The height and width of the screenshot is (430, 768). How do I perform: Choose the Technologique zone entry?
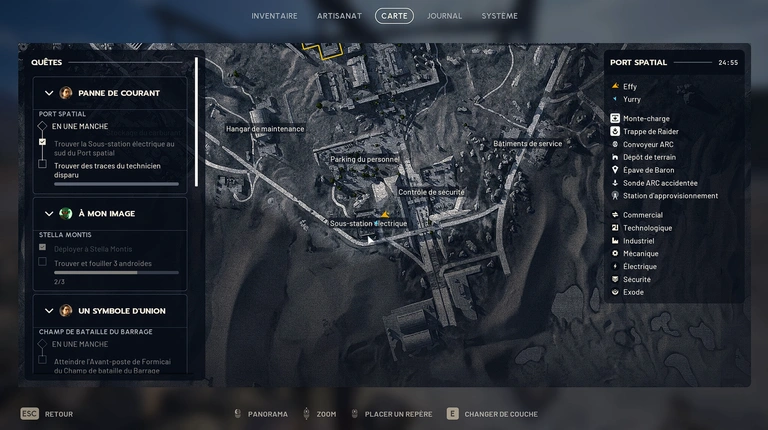[647, 228]
